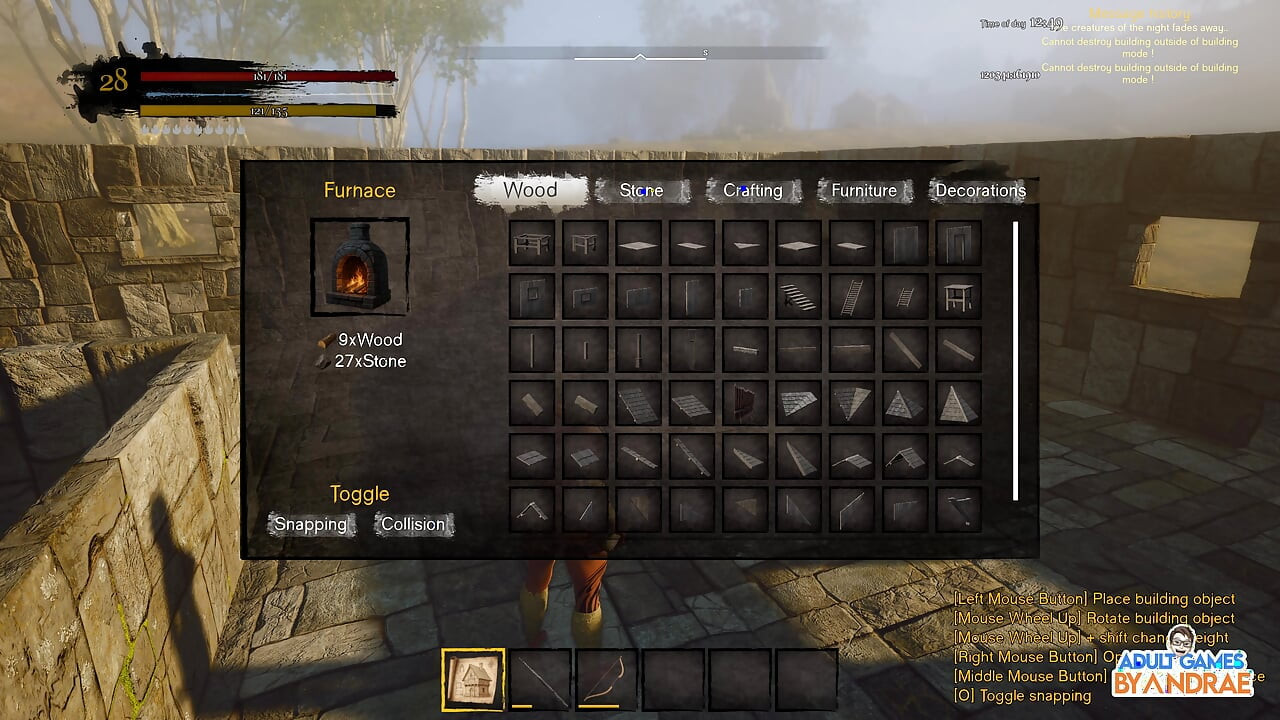Screen dimensions: 1280x720
Task: Click the Furnace preview image
Action: (x=360, y=267)
